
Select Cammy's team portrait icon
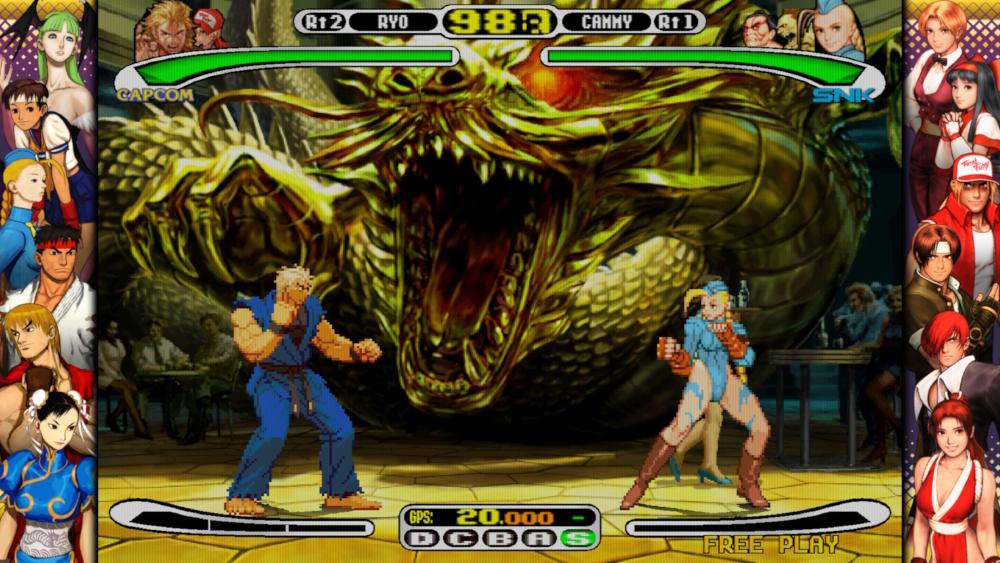(834, 32)
